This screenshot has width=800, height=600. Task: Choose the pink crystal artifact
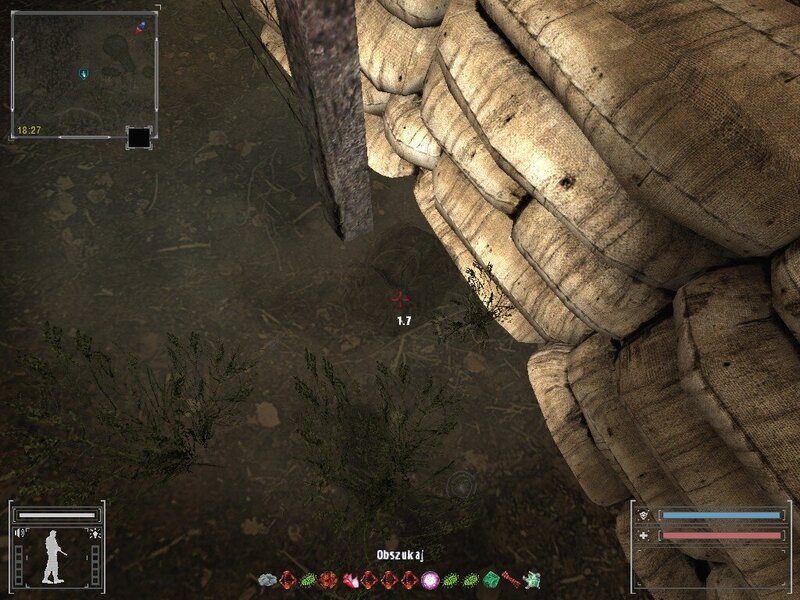coord(349,579)
